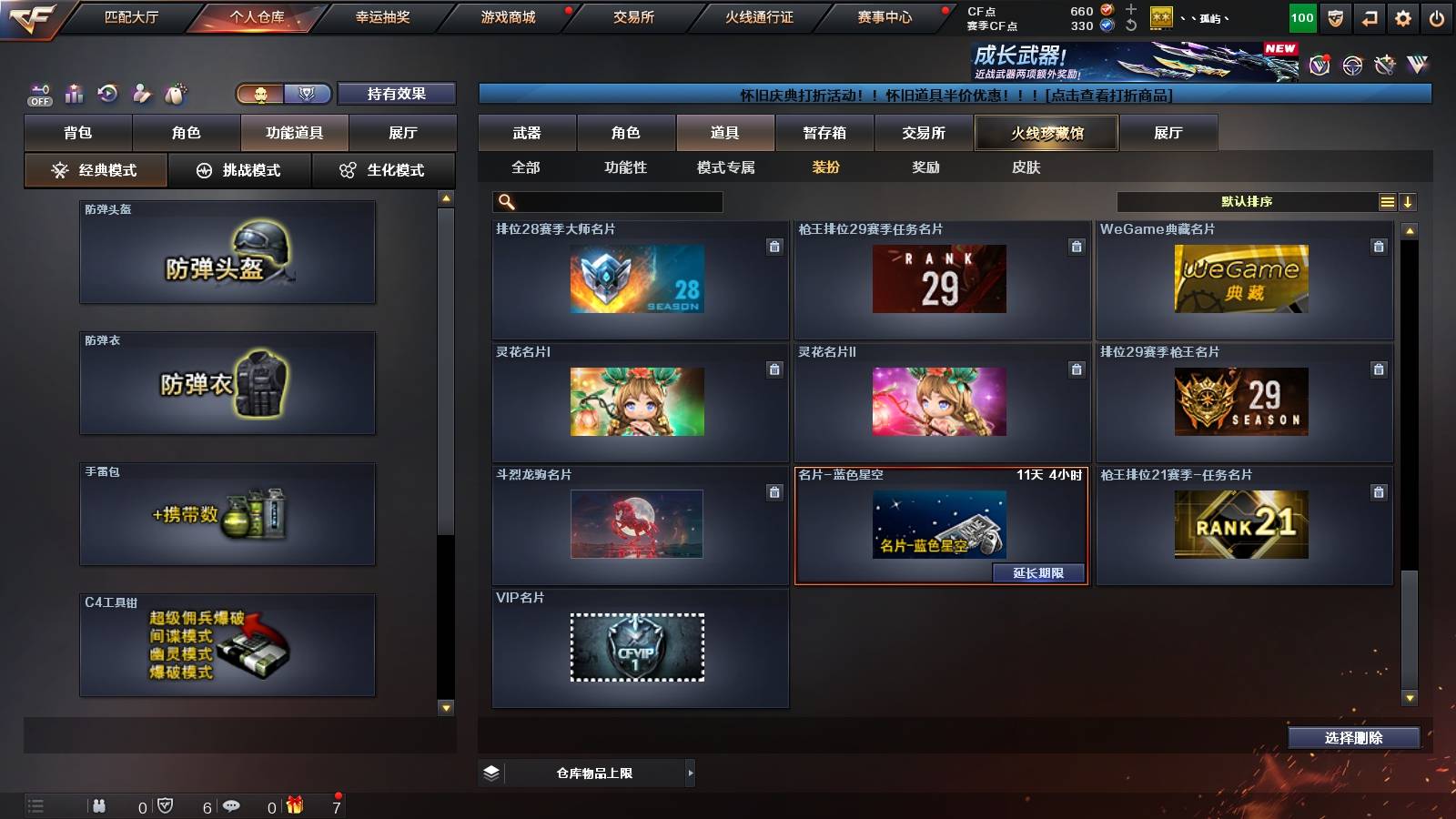This screenshot has width=1456, height=819.
Task: Click the power/exit icon in top-right
Action: [1438, 16]
